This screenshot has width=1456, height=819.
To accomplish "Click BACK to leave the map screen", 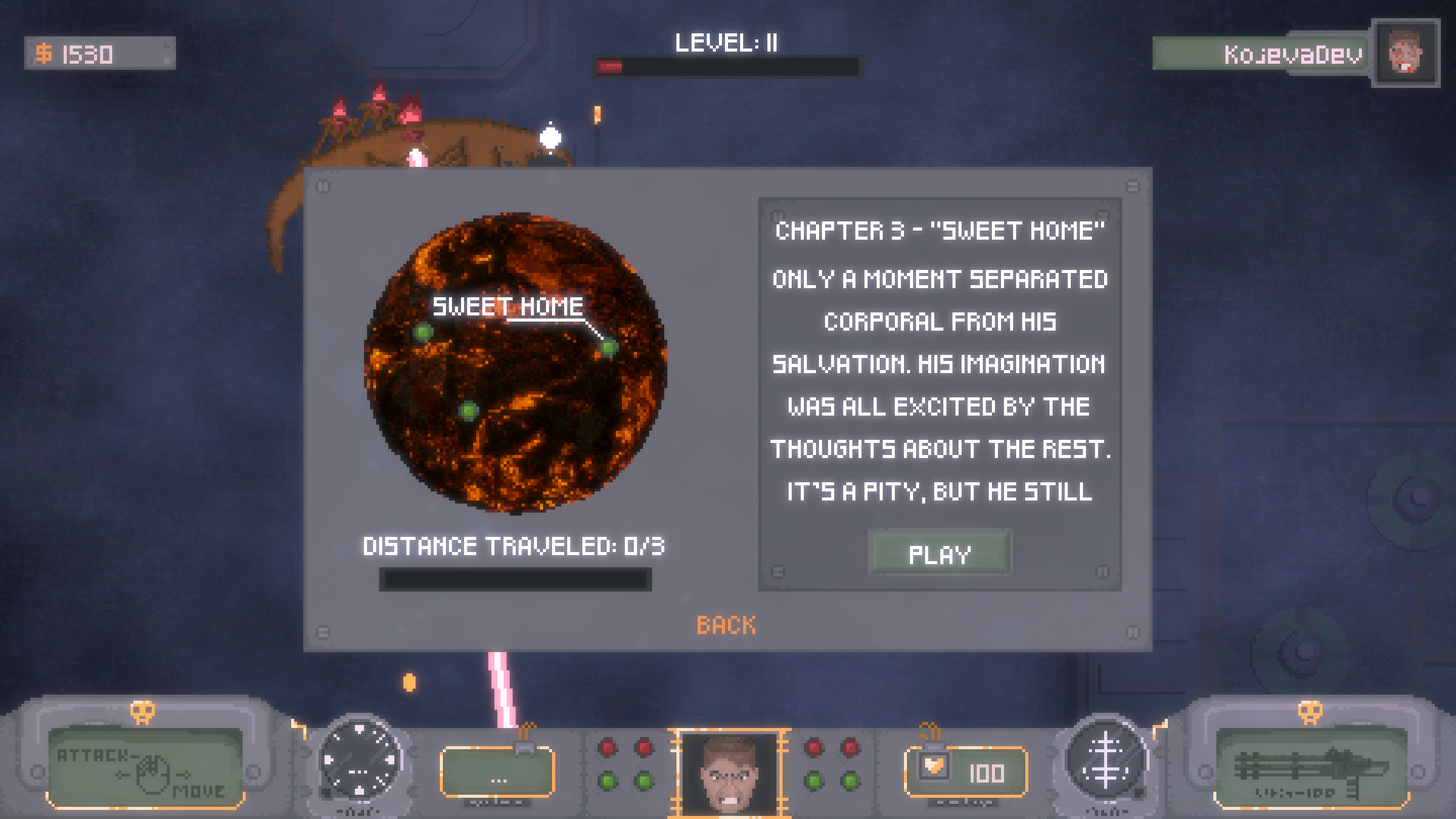I will pos(726,625).
